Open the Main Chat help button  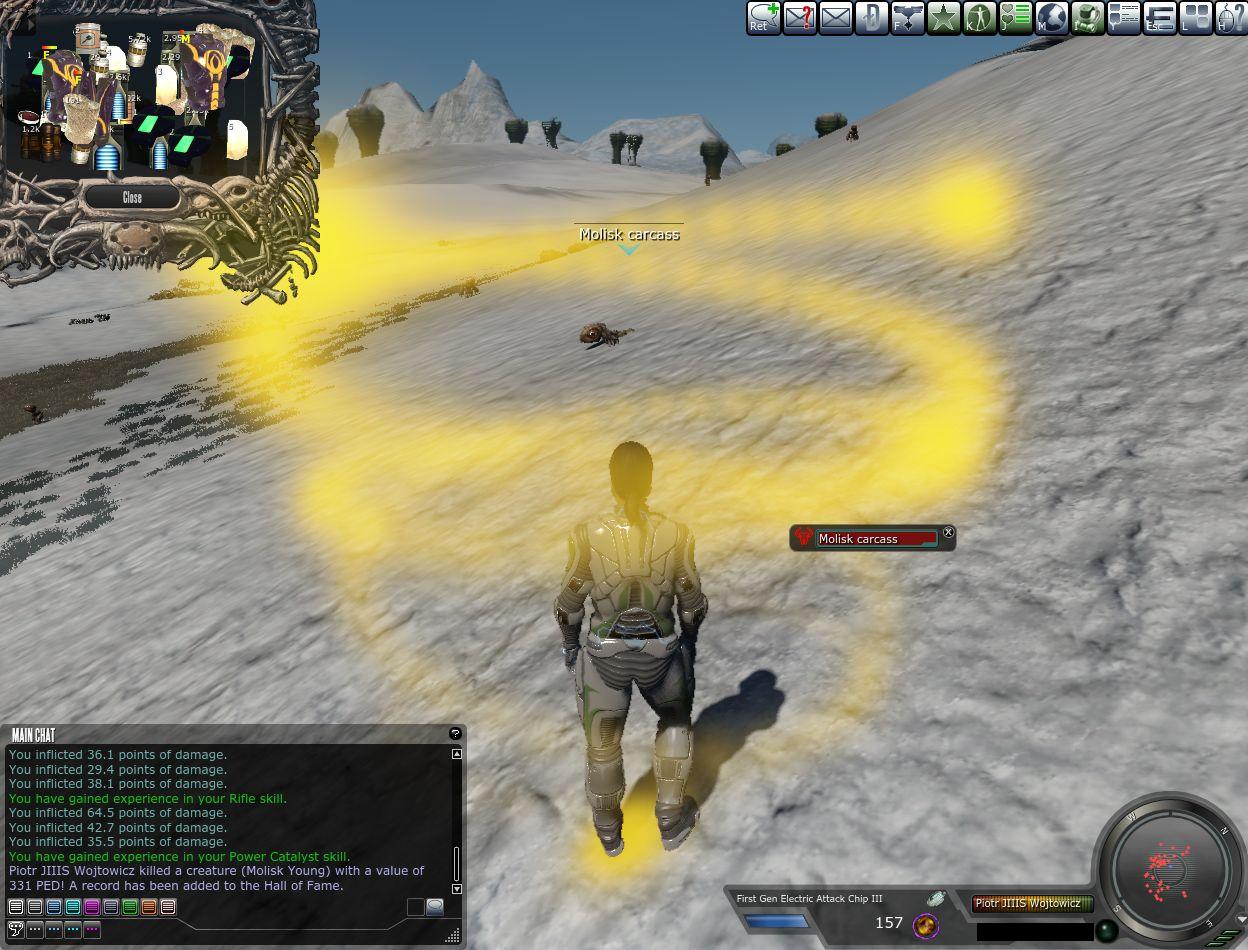click(455, 734)
